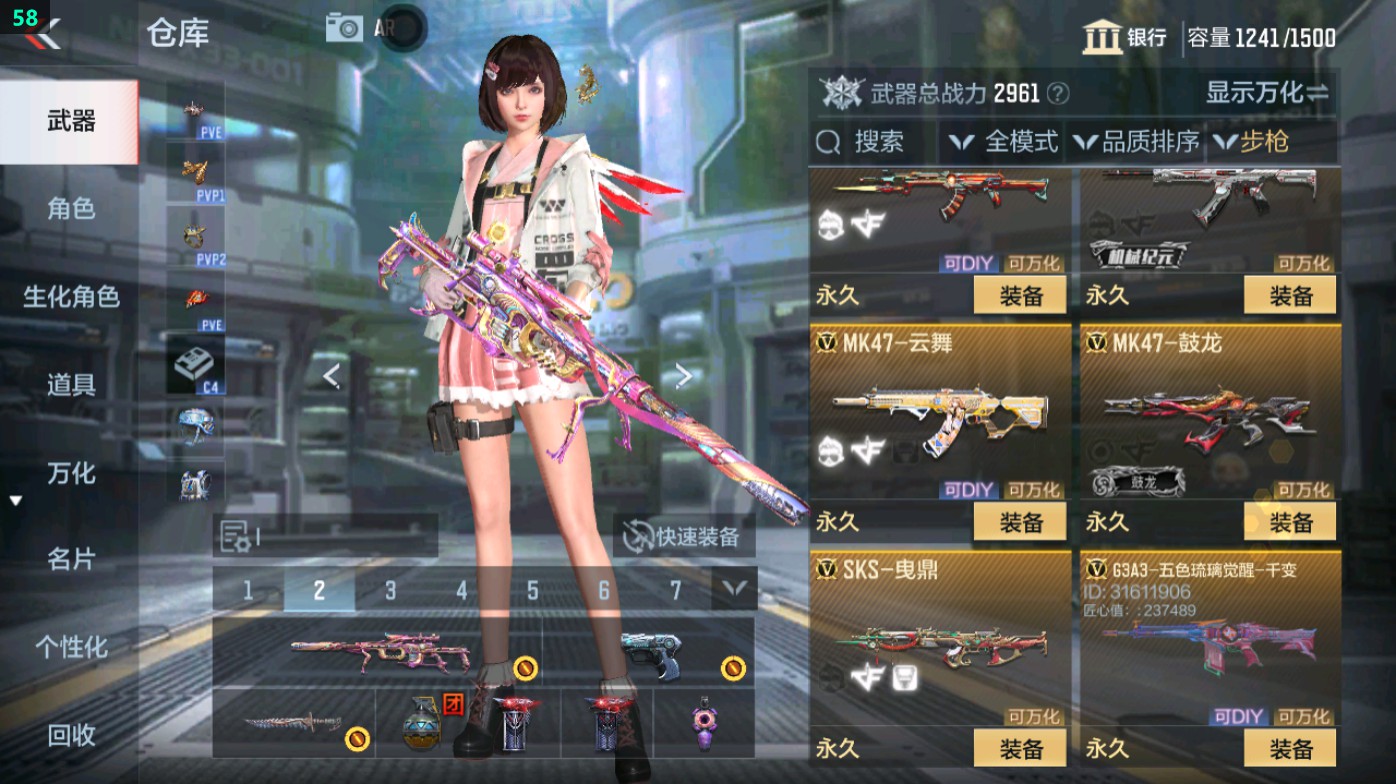Equip MK47-云舞 via its 装备 button

(x=1020, y=523)
